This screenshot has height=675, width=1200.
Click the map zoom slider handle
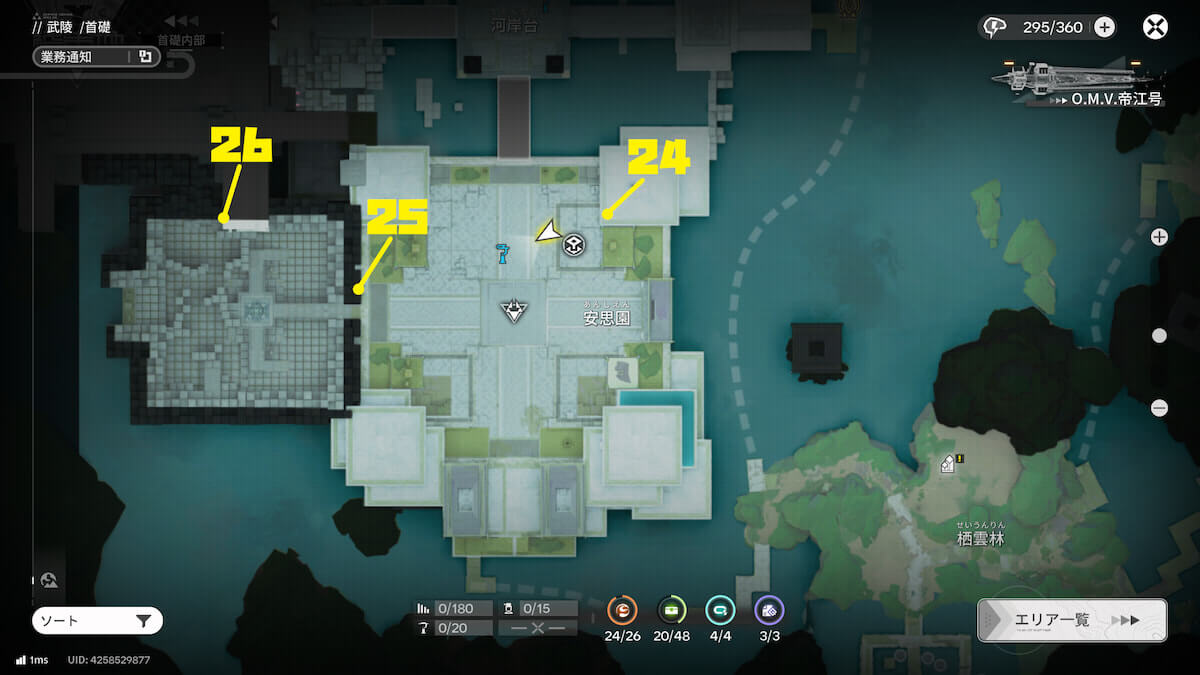1159,336
